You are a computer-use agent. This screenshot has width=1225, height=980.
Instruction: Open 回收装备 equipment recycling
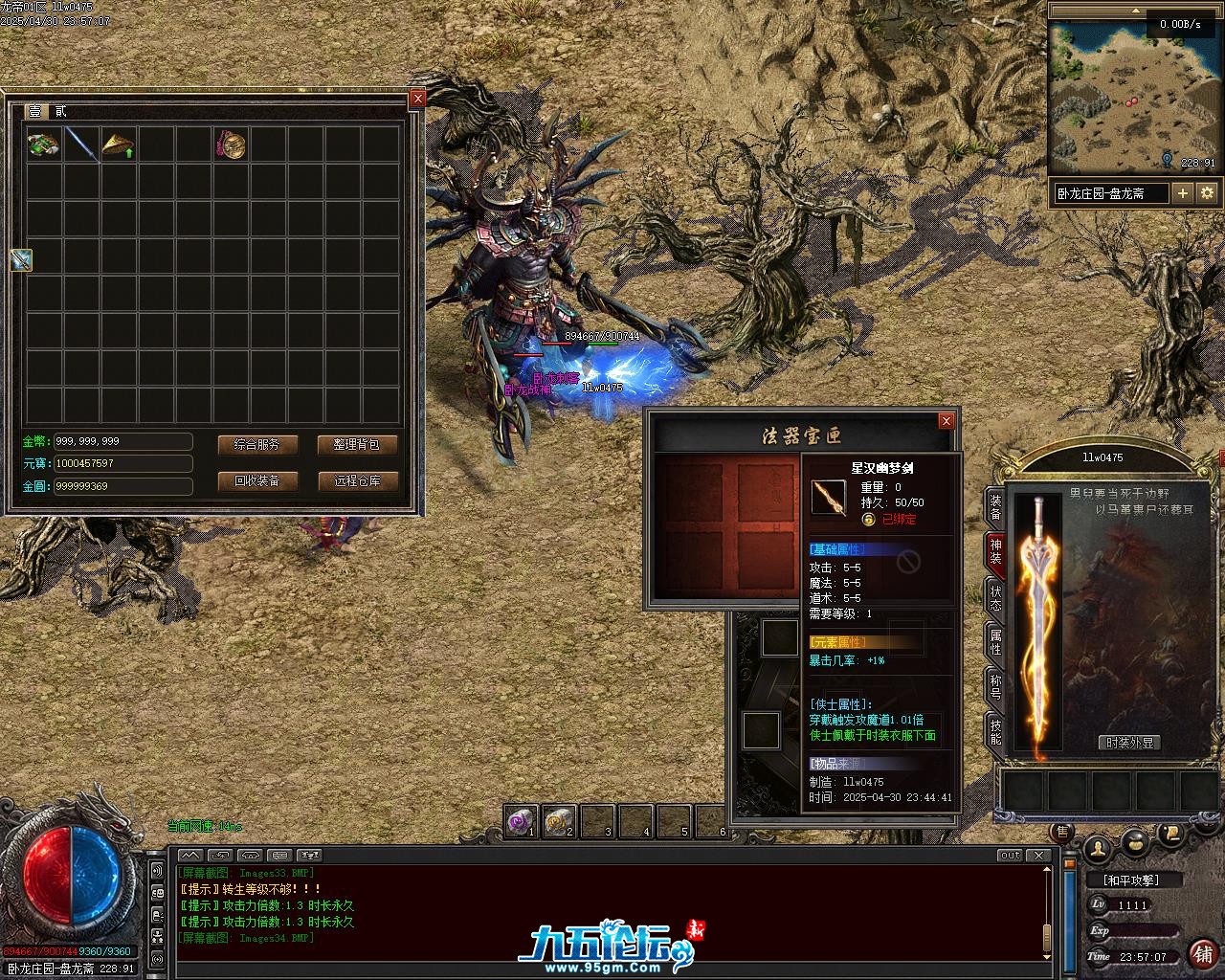(x=257, y=480)
